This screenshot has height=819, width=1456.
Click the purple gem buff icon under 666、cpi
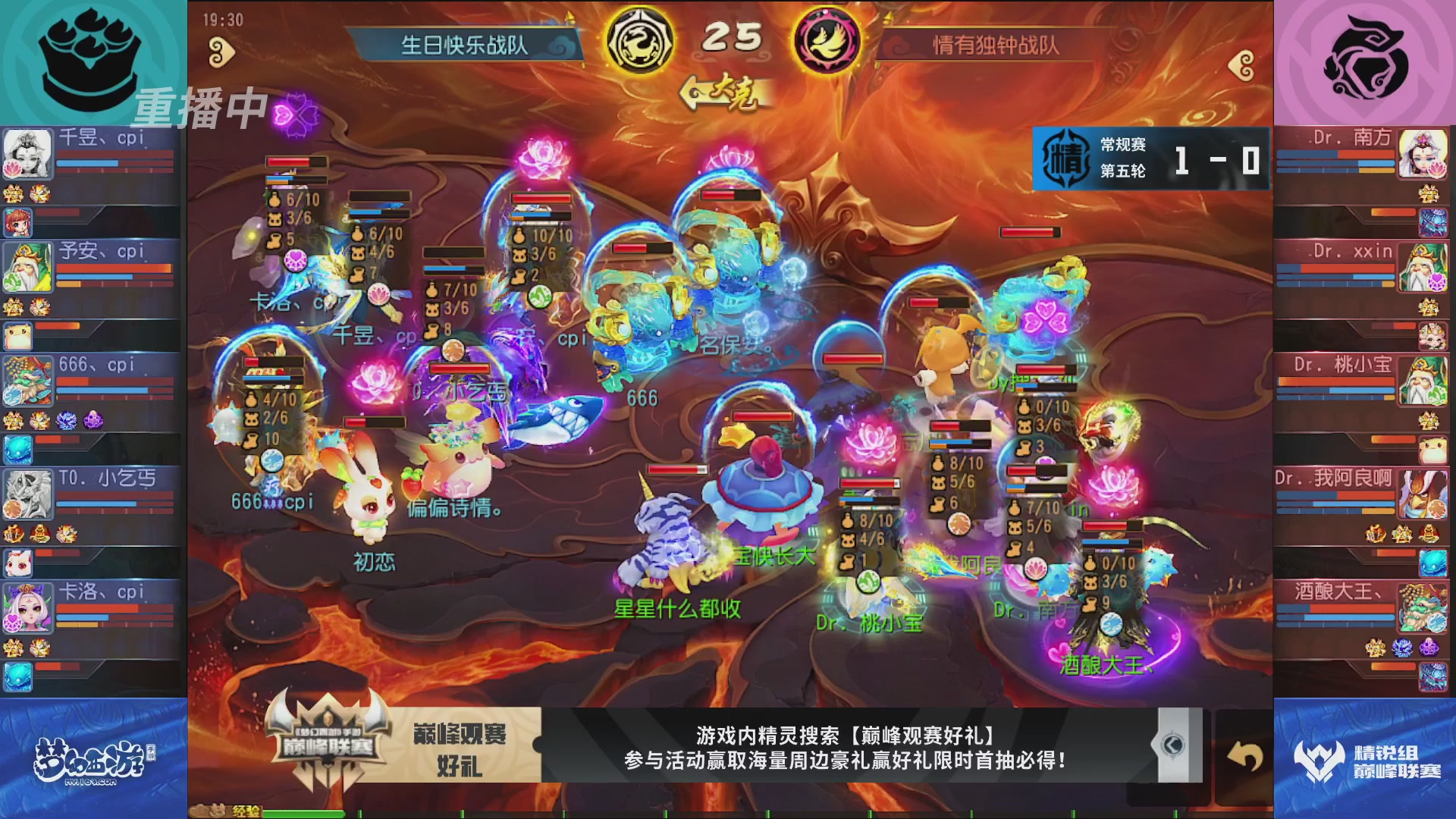pos(92,420)
